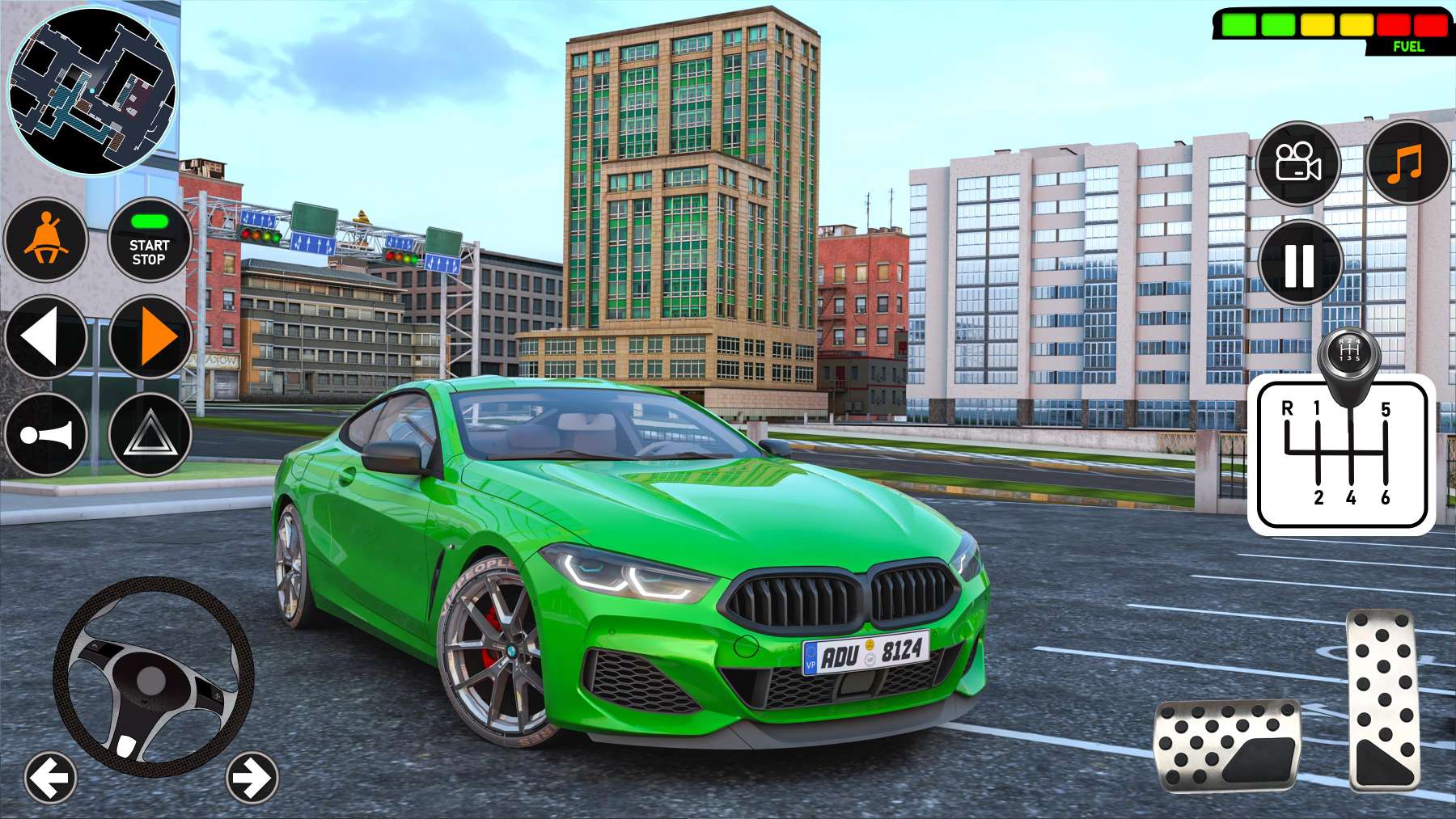1456x819 pixels.
Task: Steer left with the round arrow button
Action: click(50, 779)
